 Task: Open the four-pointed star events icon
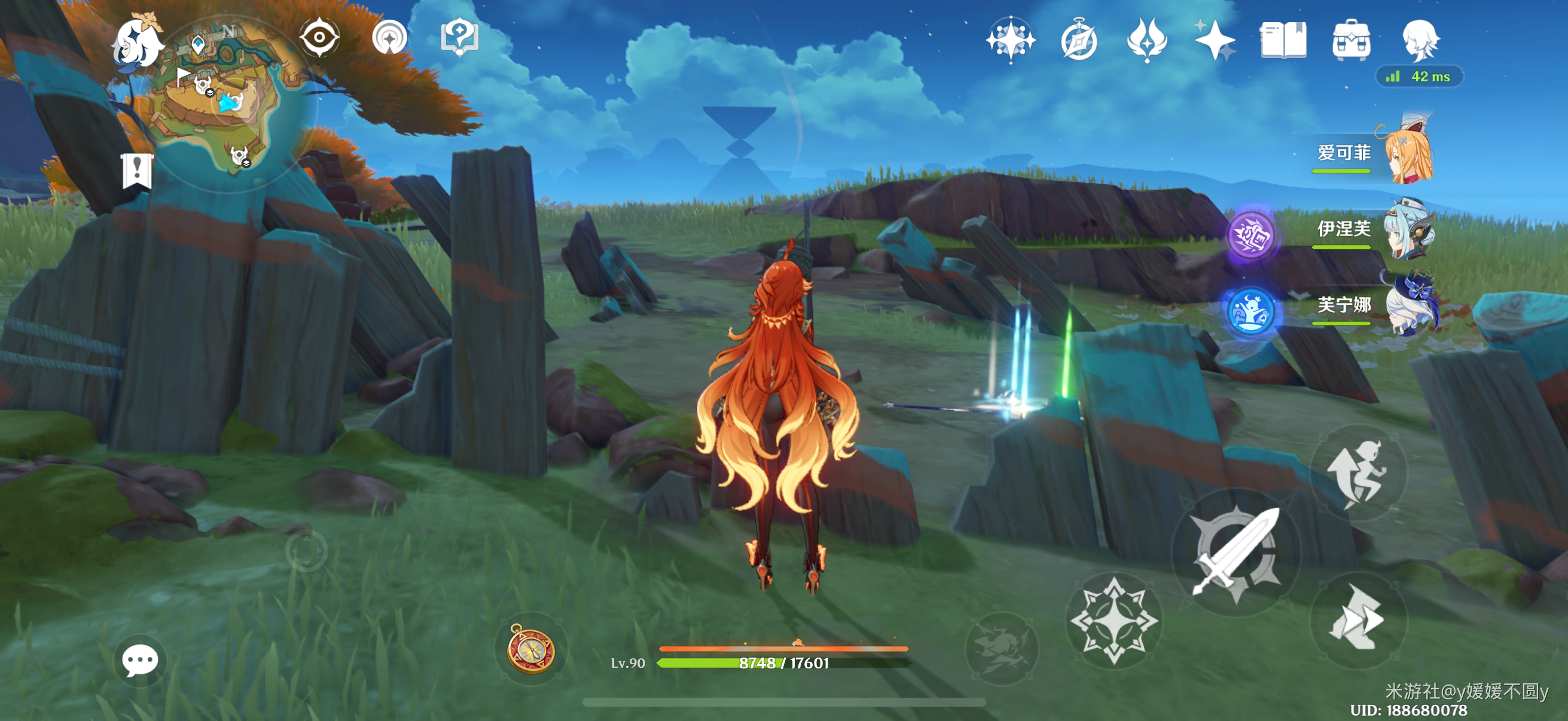click(x=1011, y=40)
